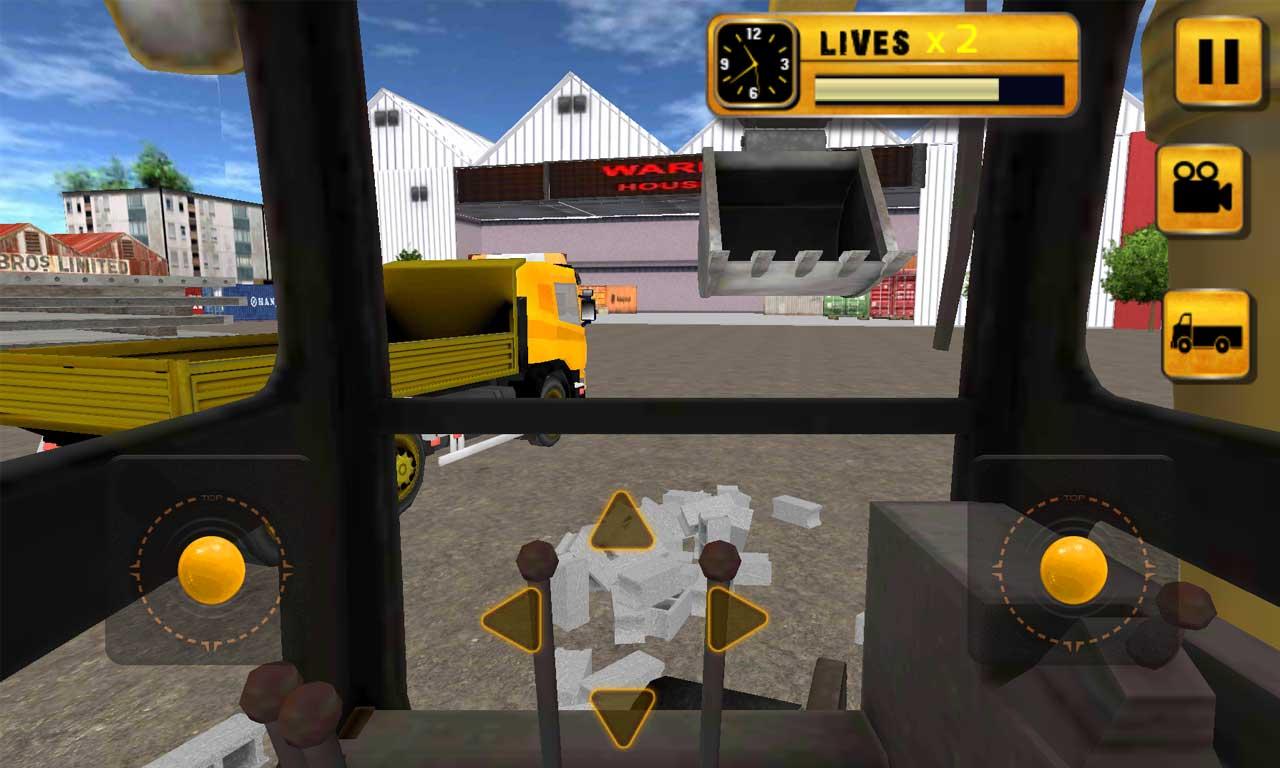Tap the right arrow control
1280x768 pixels.
(x=735, y=620)
